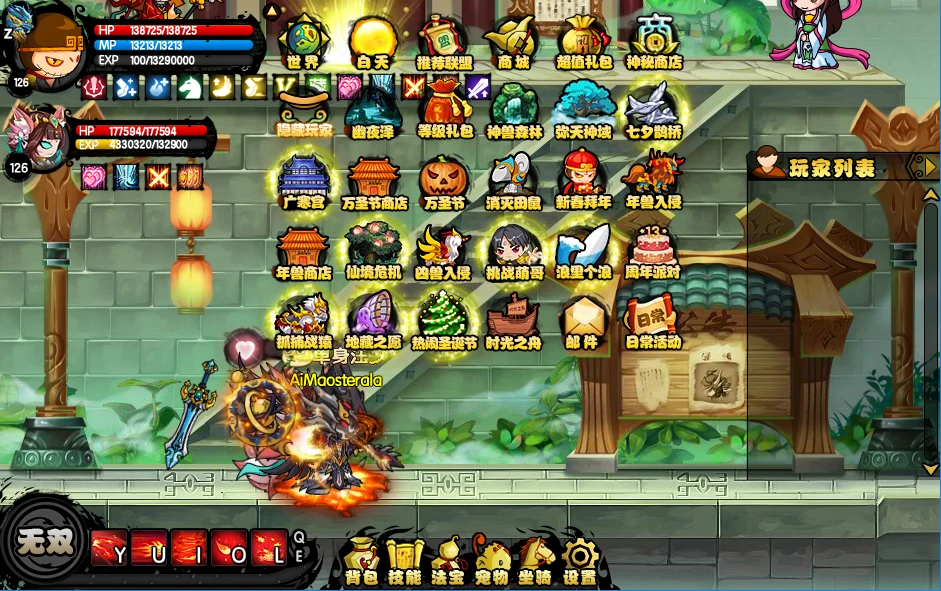This screenshot has height=591, width=941.
Task: Select the 推荐联盟 scroll icon
Action: (x=443, y=41)
